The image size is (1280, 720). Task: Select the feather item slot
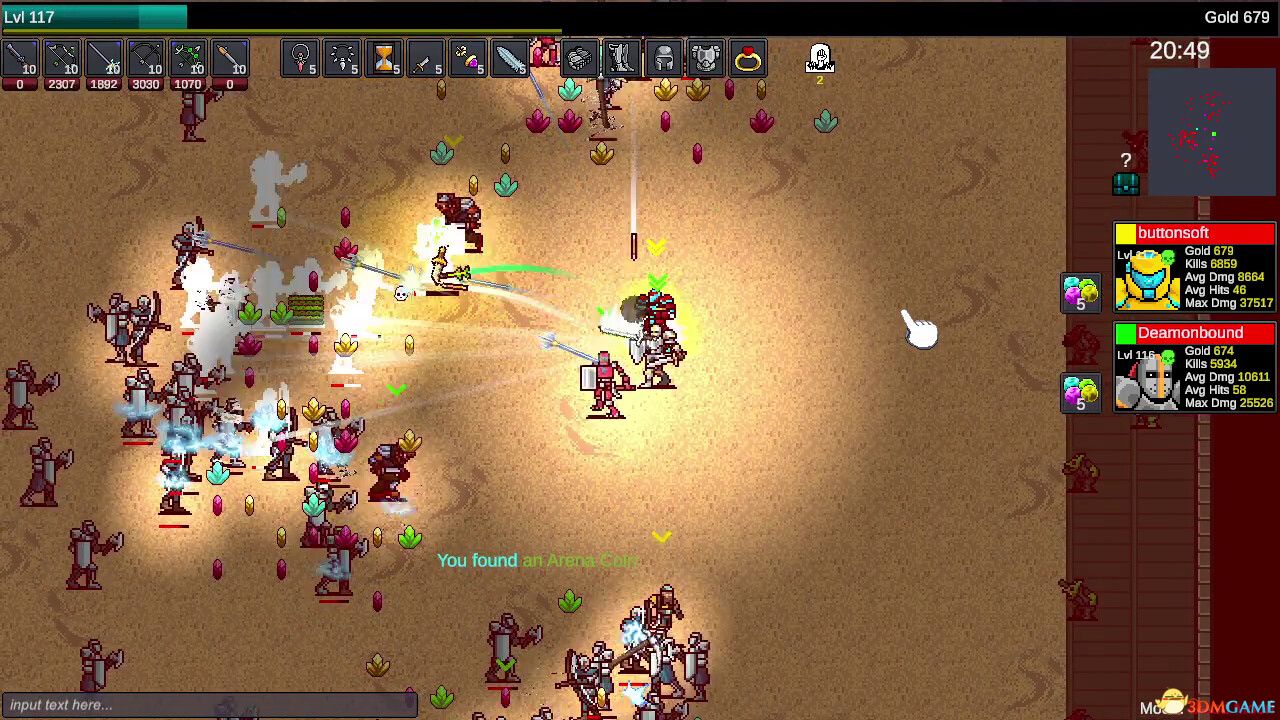[x=510, y=60]
